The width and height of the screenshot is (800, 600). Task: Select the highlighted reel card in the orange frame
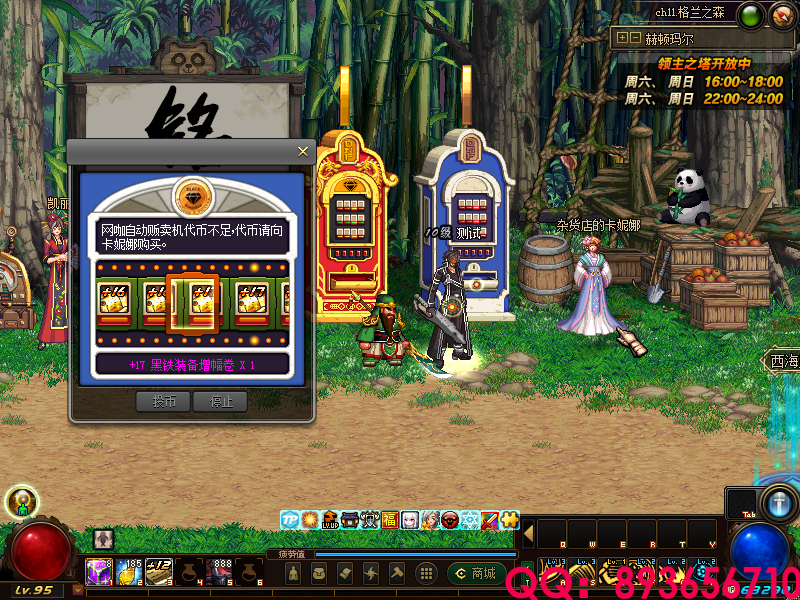pyautogui.click(x=192, y=301)
